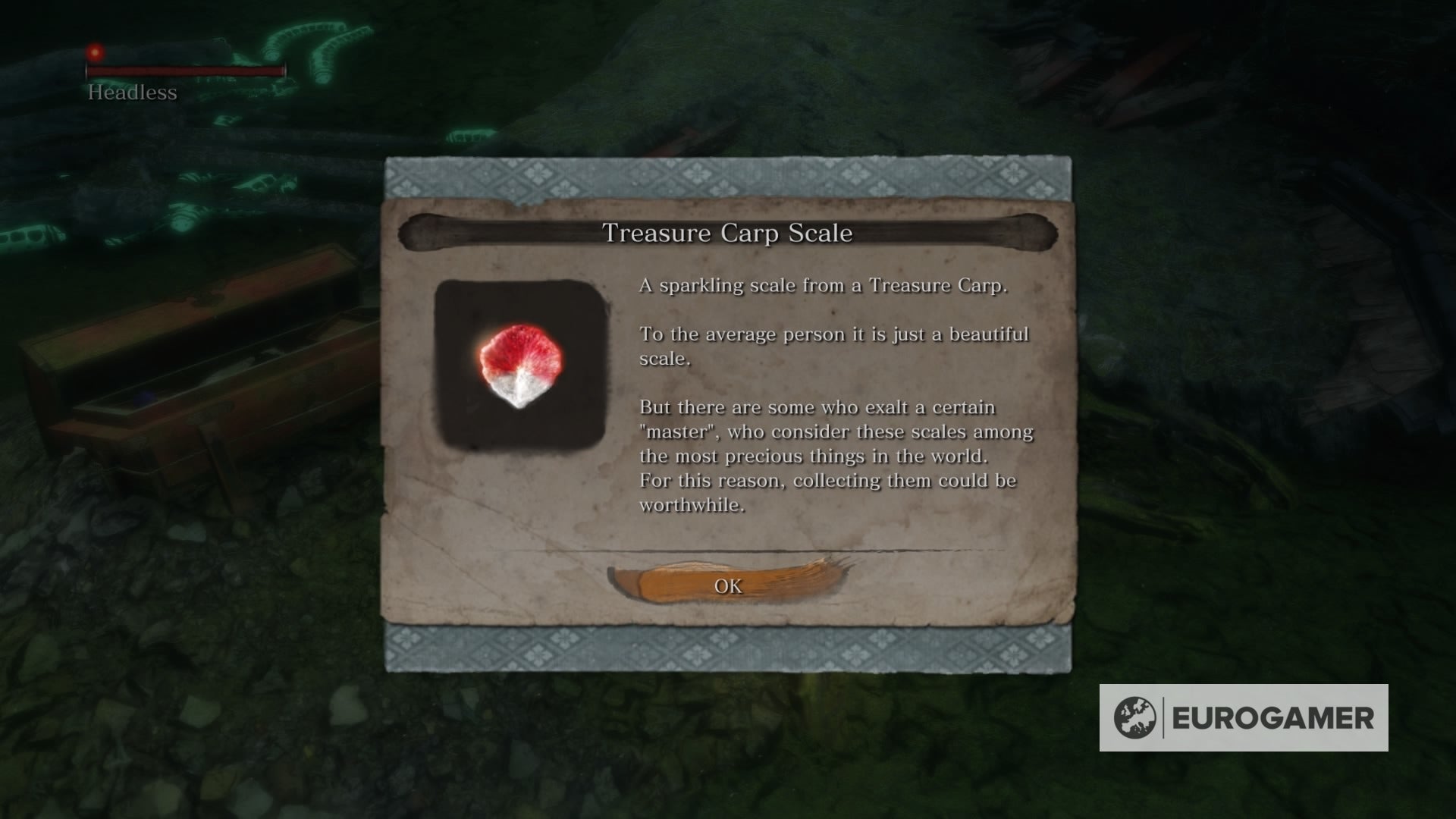Click the Headless boss health bar

point(186,73)
